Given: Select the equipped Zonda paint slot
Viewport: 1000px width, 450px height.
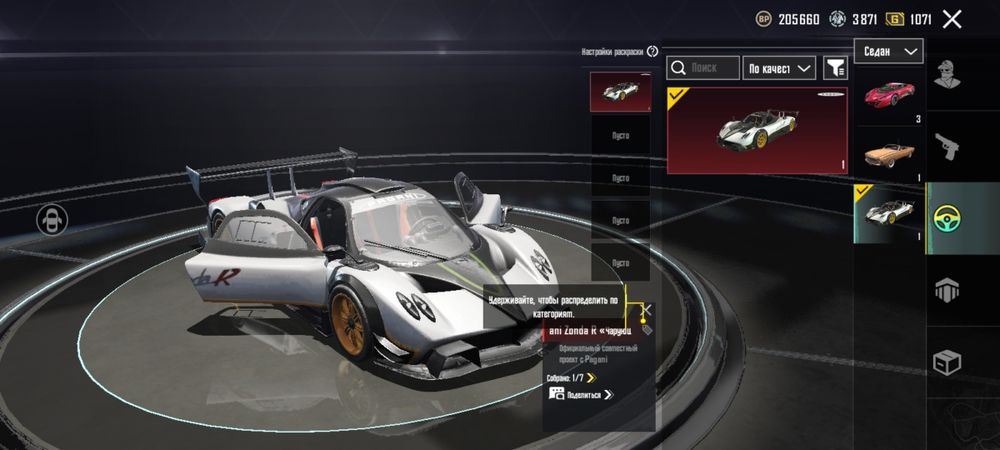Looking at the screenshot, I should 620,92.
